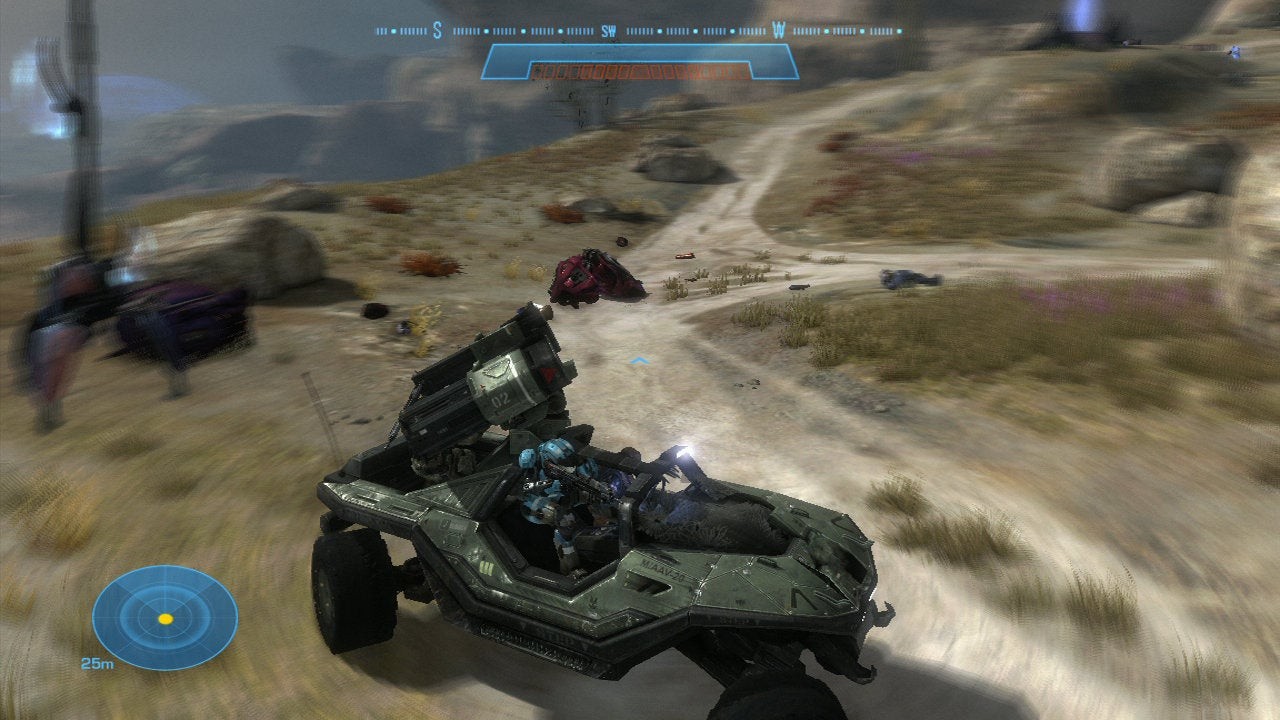This screenshot has width=1280, height=720.
Task: Click the circular motion tracker radar
Action: tap(165, 617)
